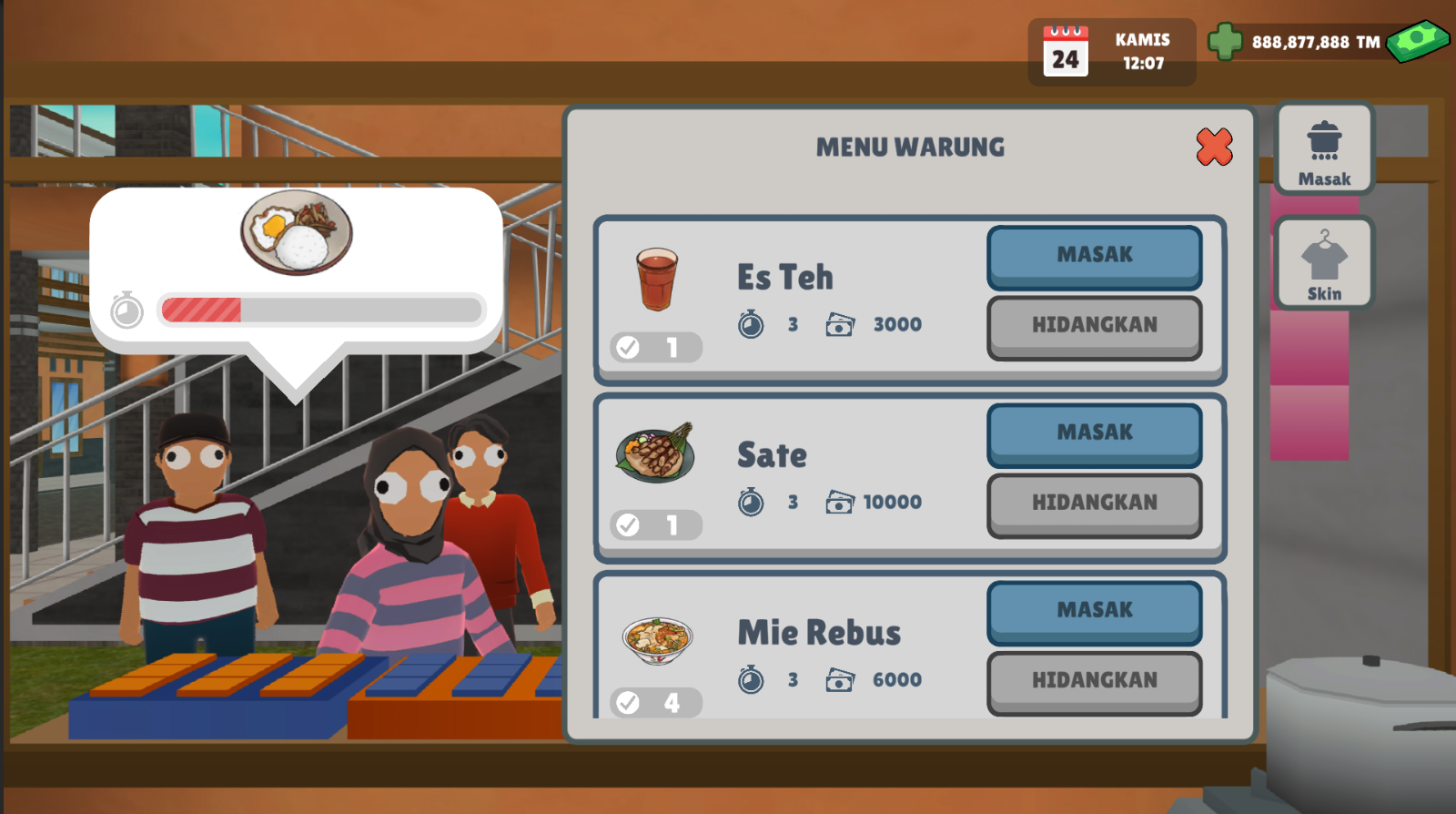
Task: Cook Mie Rebus with its MASAK button
Action: [1094, 610]
